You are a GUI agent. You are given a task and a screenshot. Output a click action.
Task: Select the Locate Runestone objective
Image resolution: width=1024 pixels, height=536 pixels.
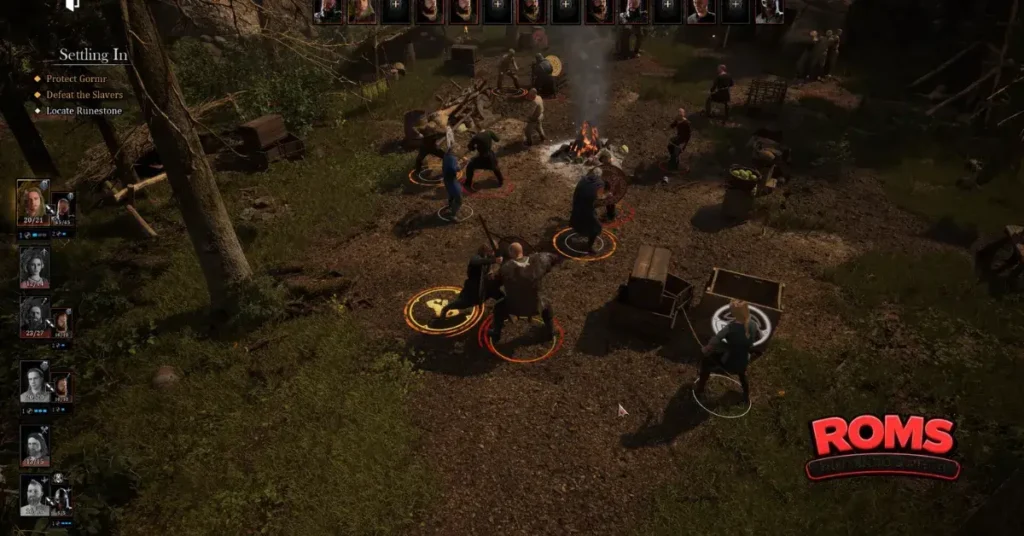[84, 110]
